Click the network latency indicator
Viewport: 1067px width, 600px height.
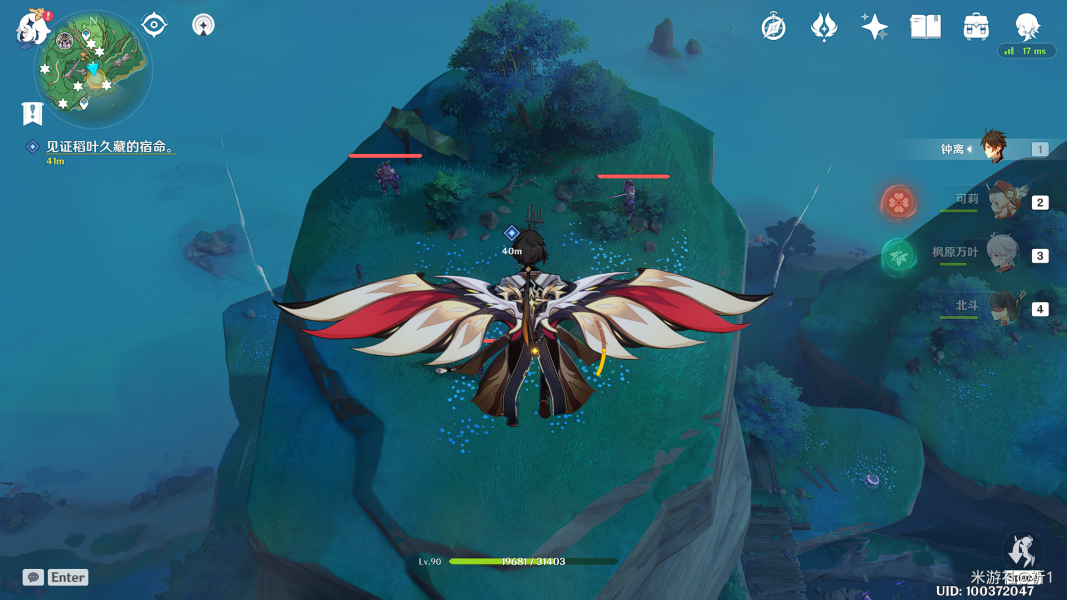pos(1026,51)
